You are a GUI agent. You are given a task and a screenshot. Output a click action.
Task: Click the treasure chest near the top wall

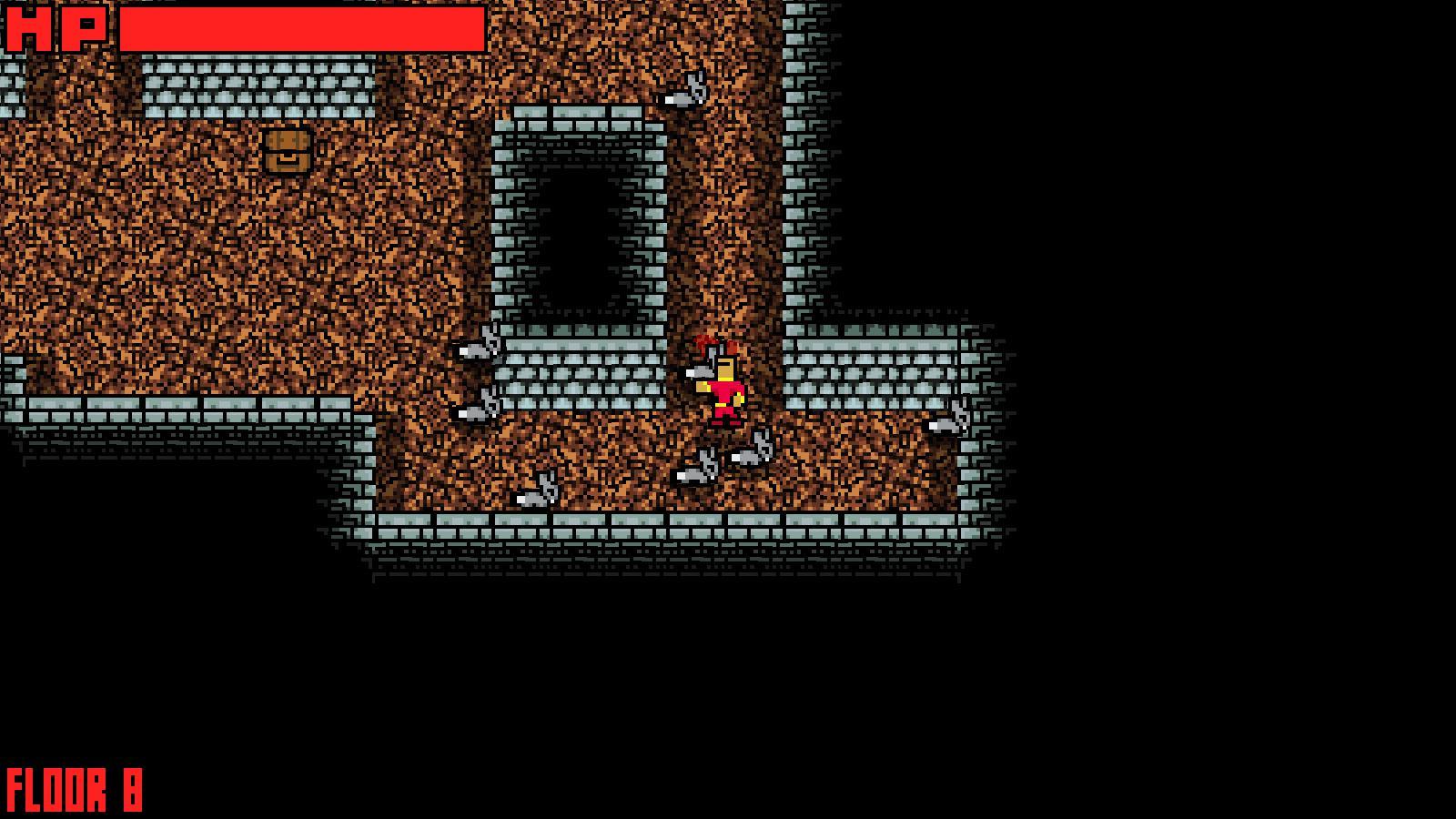[286, 153]
